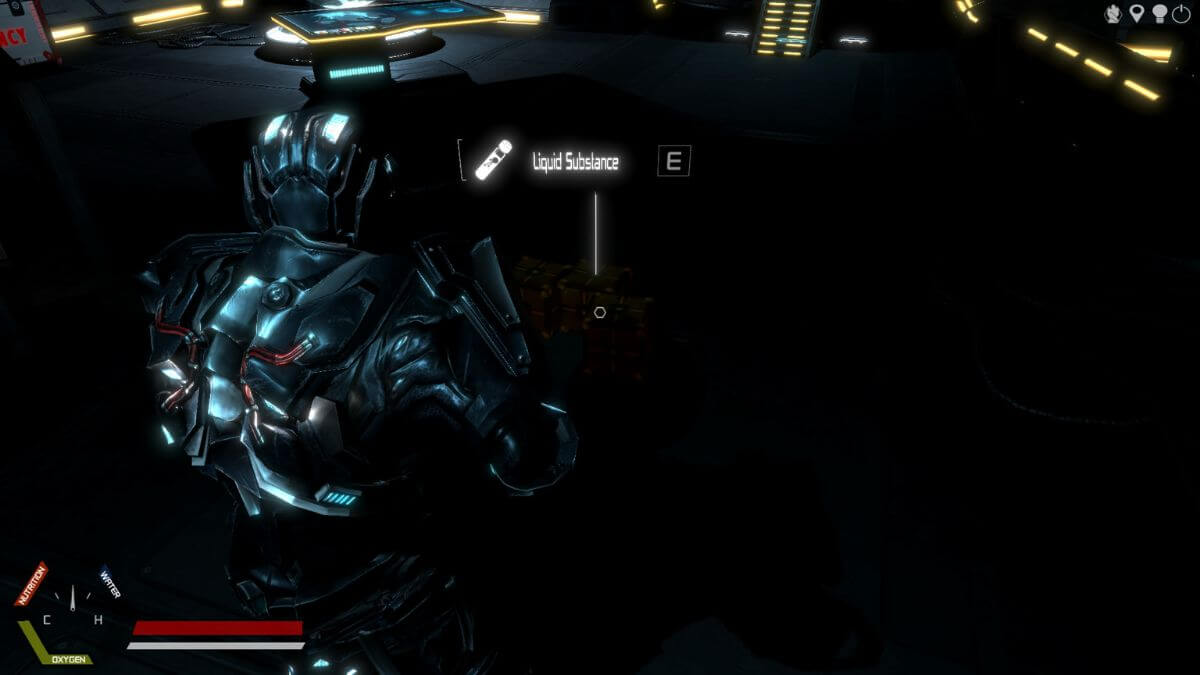Click the map pin marker icon
Image resolution: width=1200 pixels, height=675 pixels.
(1137, 13)
